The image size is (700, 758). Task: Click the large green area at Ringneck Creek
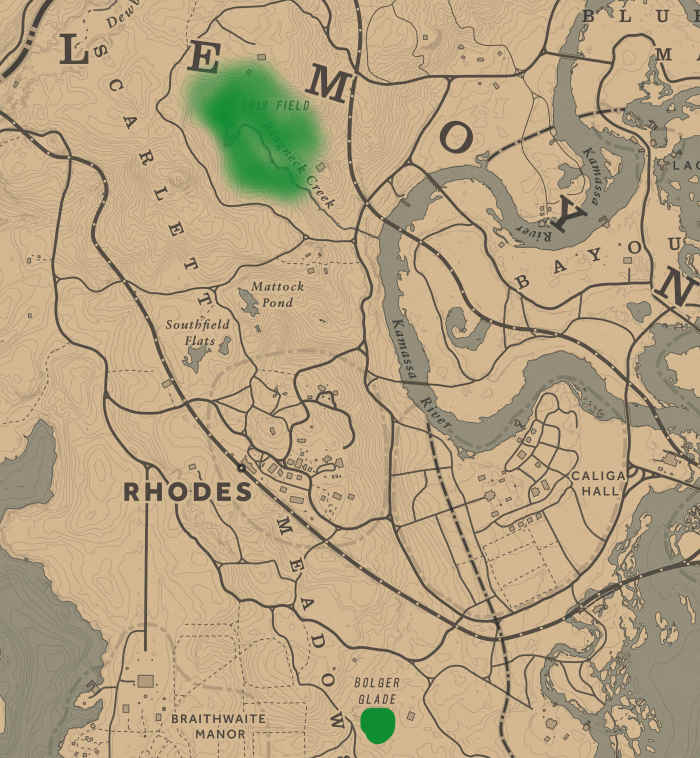point(255,127)
